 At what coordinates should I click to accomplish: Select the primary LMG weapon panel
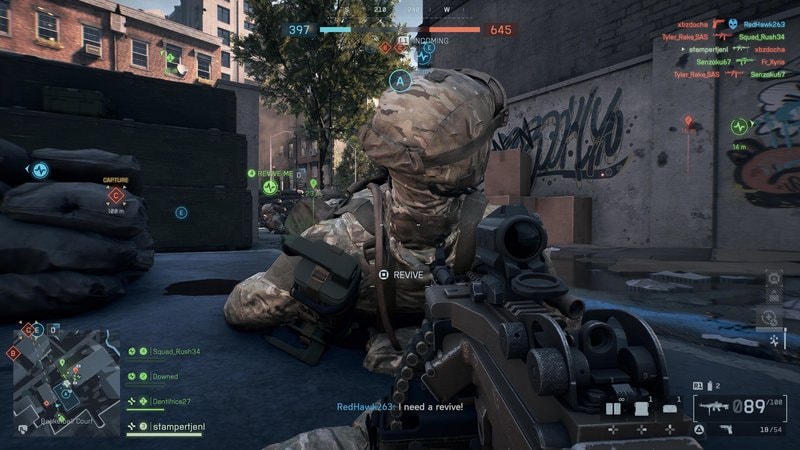click(742, 405)
